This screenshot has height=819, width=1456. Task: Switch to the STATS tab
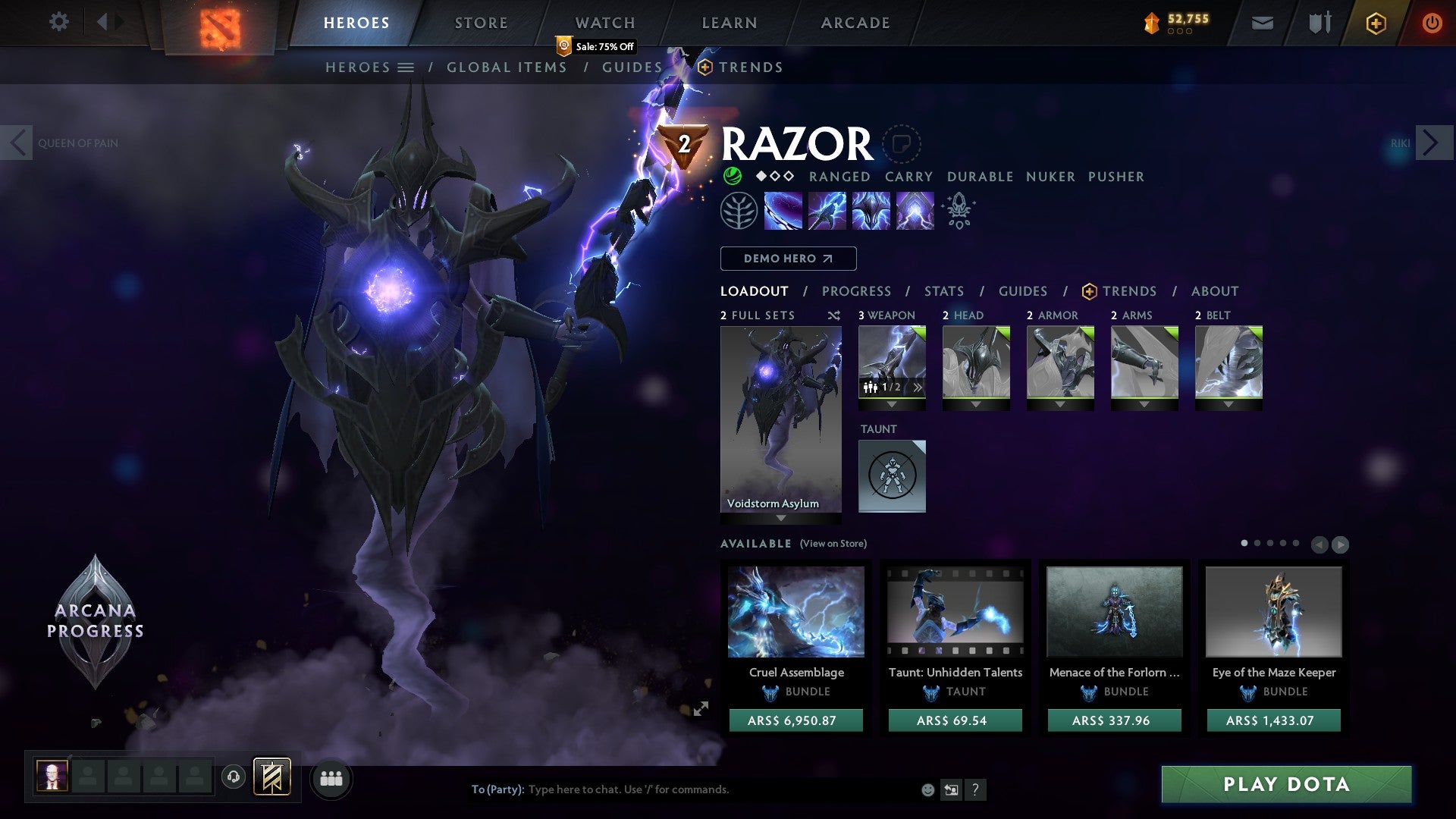pyautogui.click(x=943, y=290)
